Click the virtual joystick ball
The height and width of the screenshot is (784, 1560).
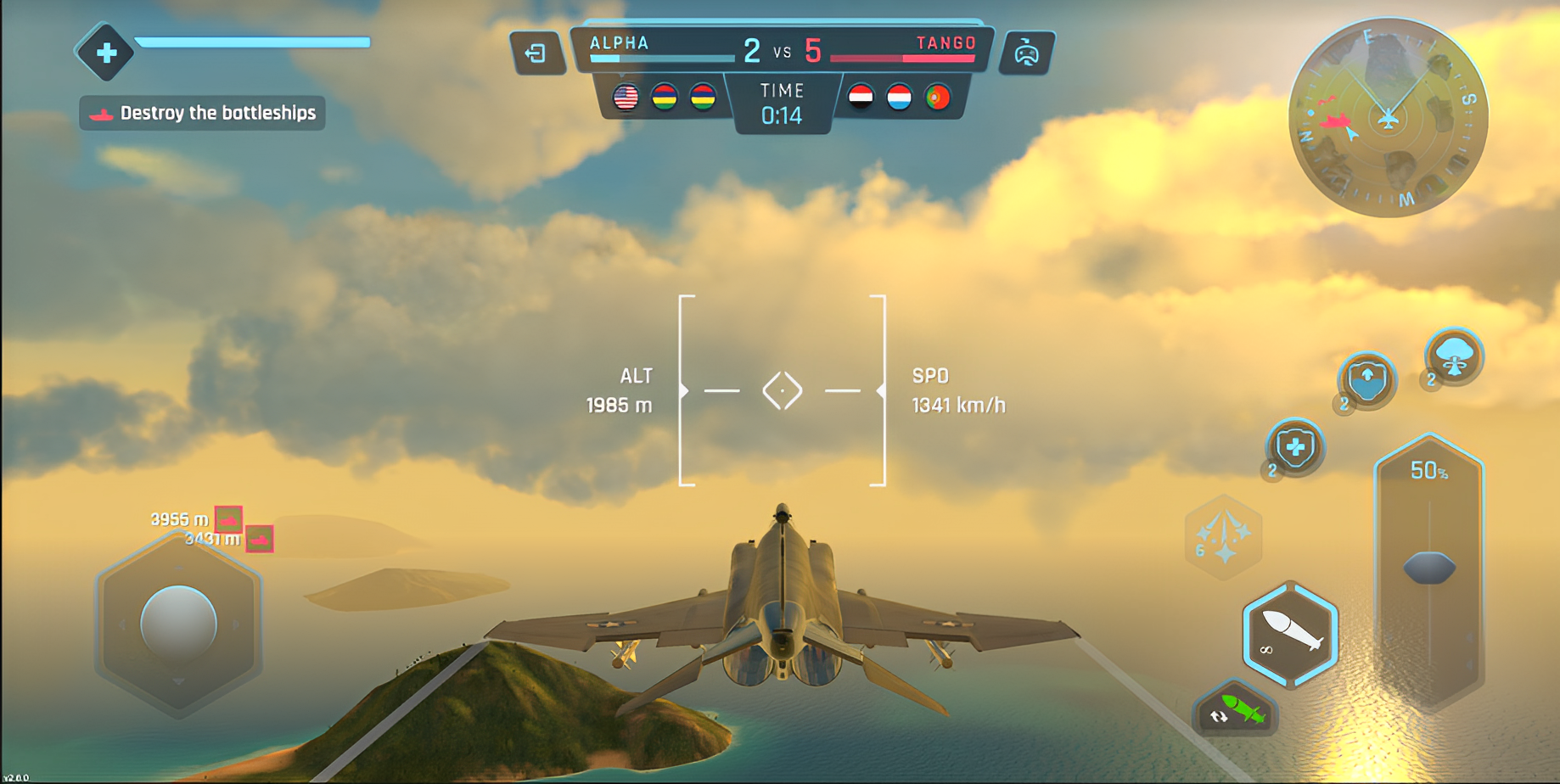(178, 623)
